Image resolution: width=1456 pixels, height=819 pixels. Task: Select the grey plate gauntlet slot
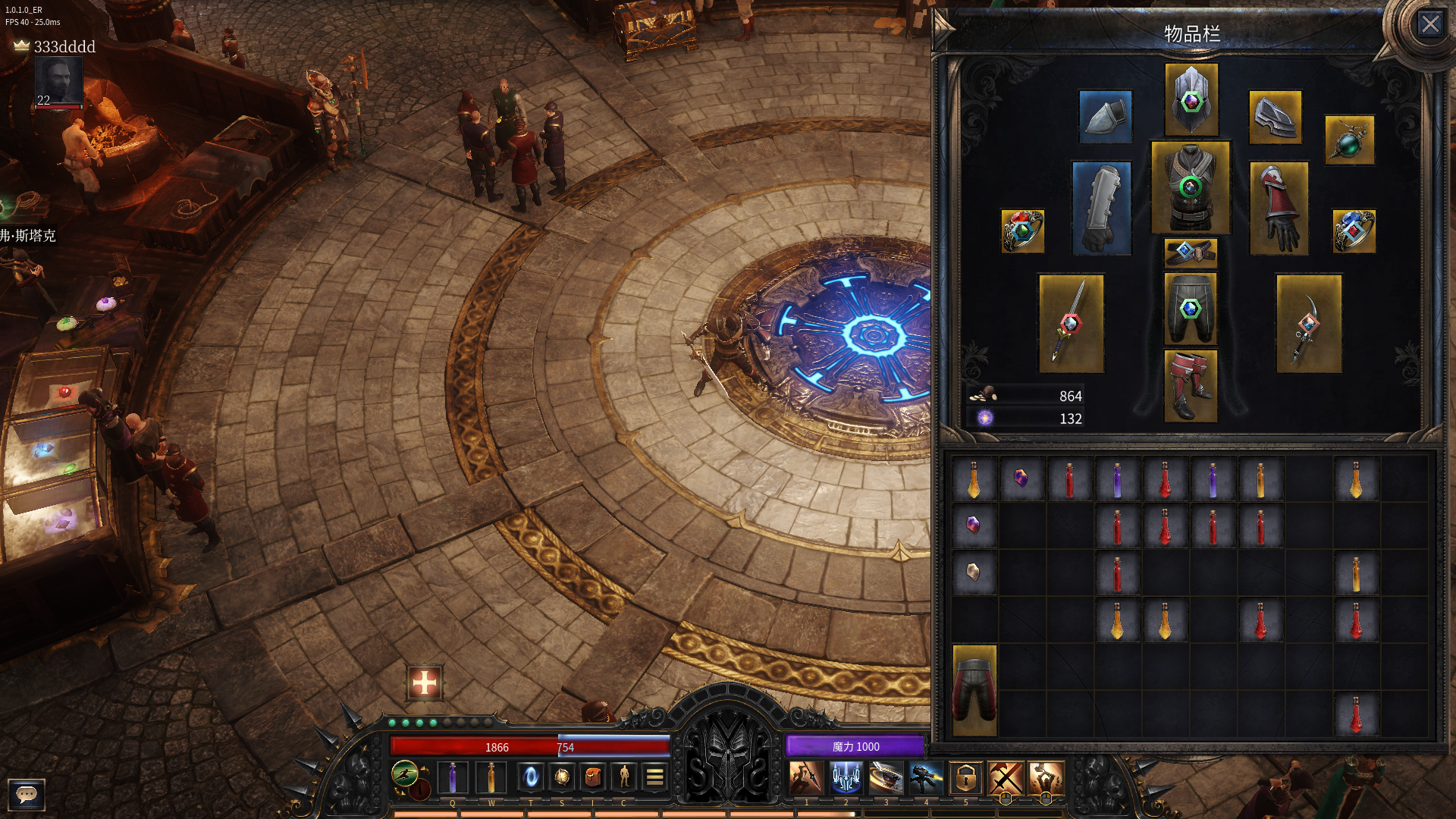click(x=1102, y=209)
